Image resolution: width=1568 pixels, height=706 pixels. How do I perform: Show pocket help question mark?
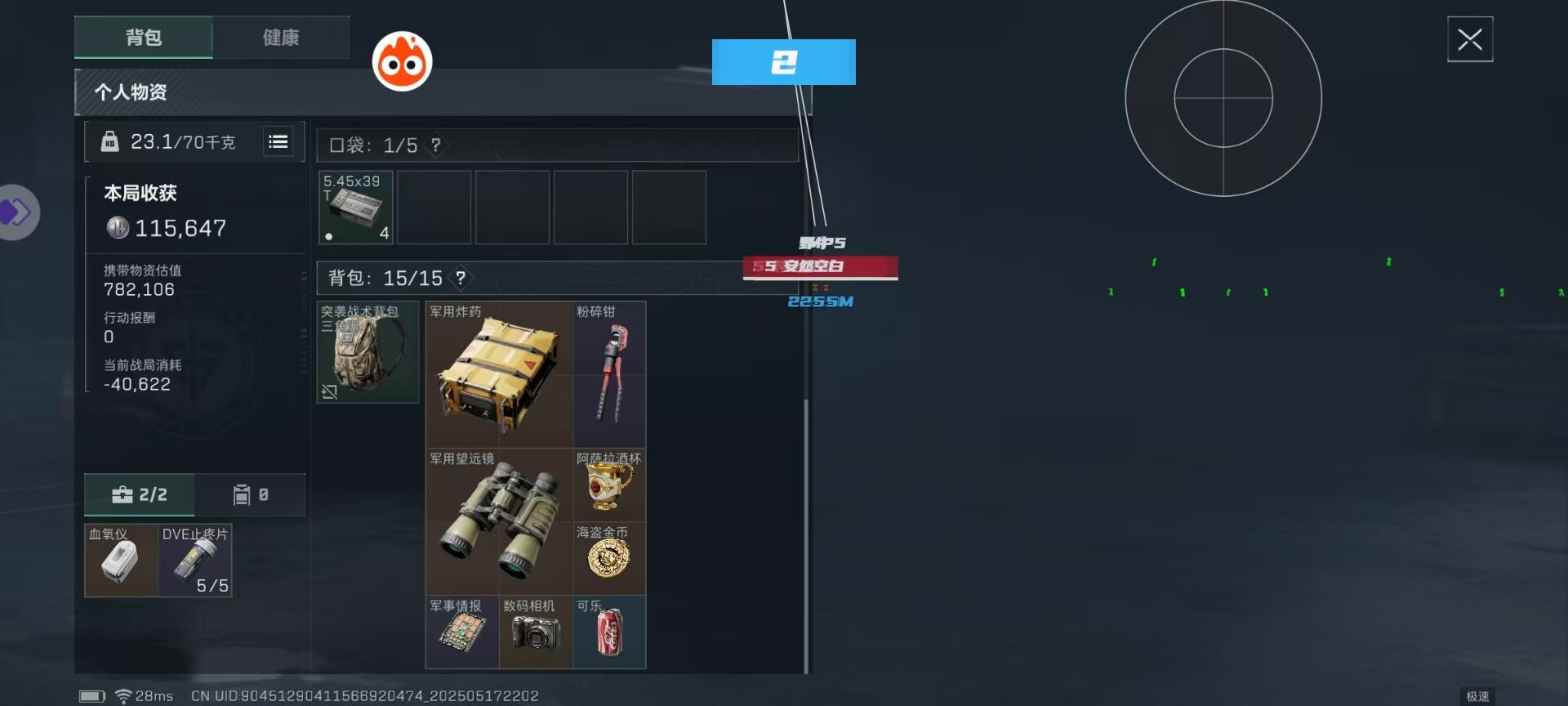436,145
